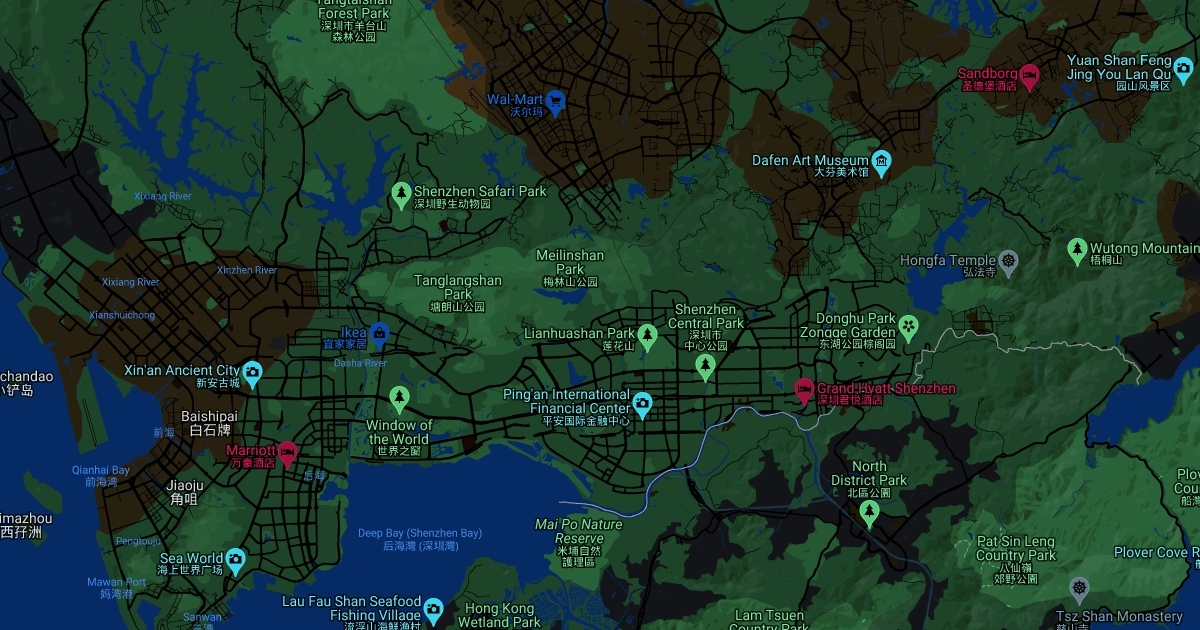Select the Sandborg hotel marker
1200x630 pixels.
point(1028,74)
